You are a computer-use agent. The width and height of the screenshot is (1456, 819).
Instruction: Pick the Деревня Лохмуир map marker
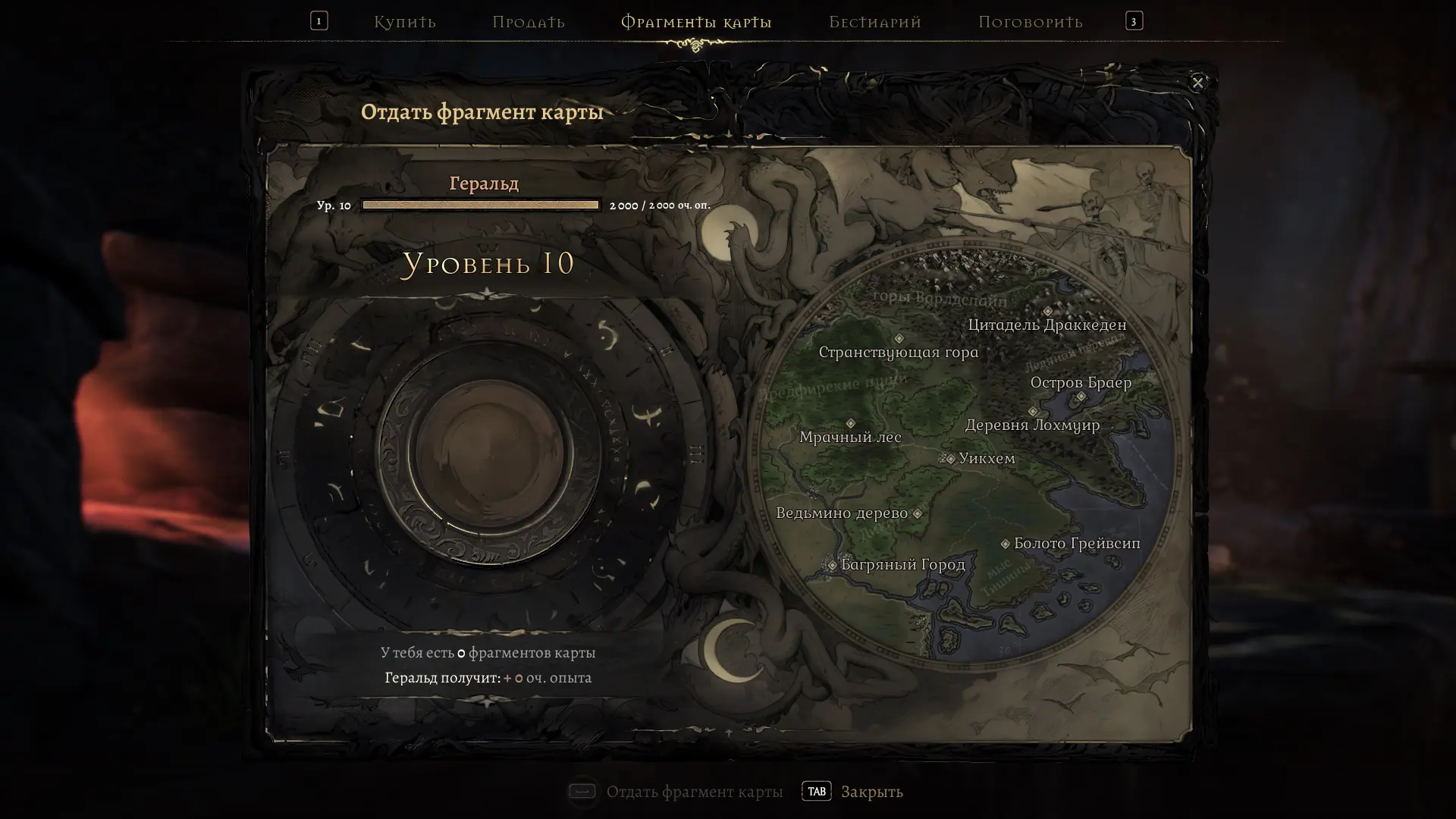pos(1033,412)
